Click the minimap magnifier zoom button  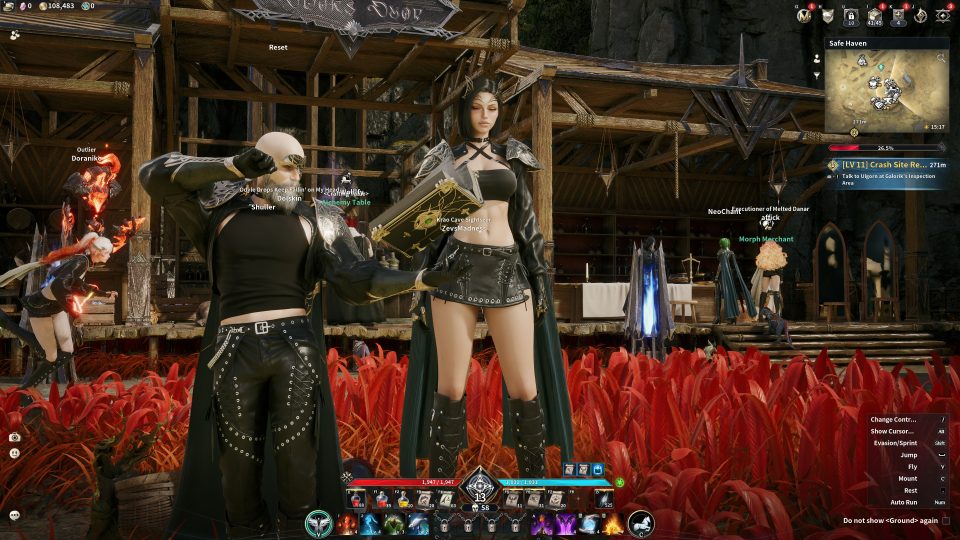[x=940, y=59]
